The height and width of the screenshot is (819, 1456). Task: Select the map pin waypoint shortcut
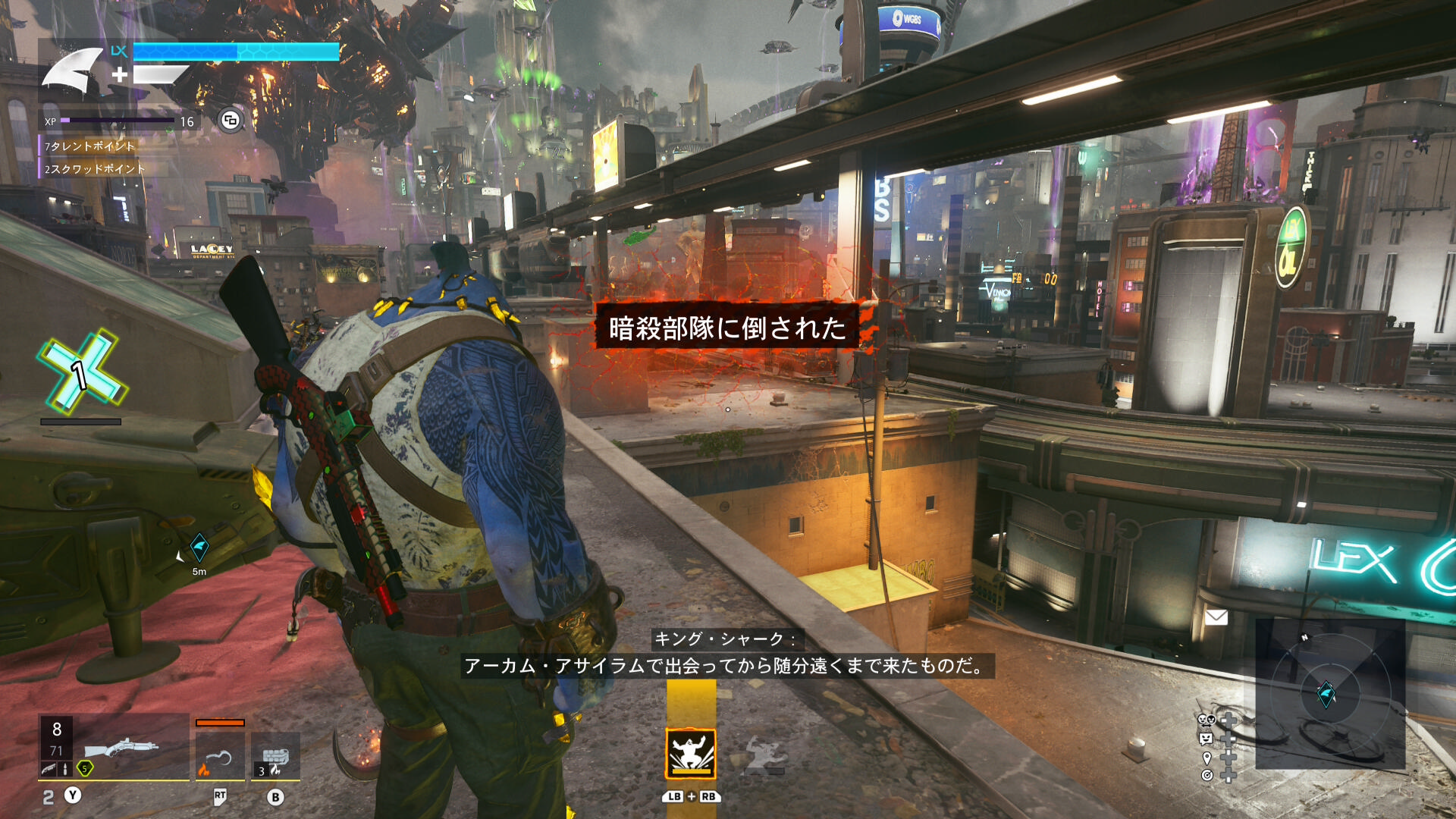[x=1207, y=758]
